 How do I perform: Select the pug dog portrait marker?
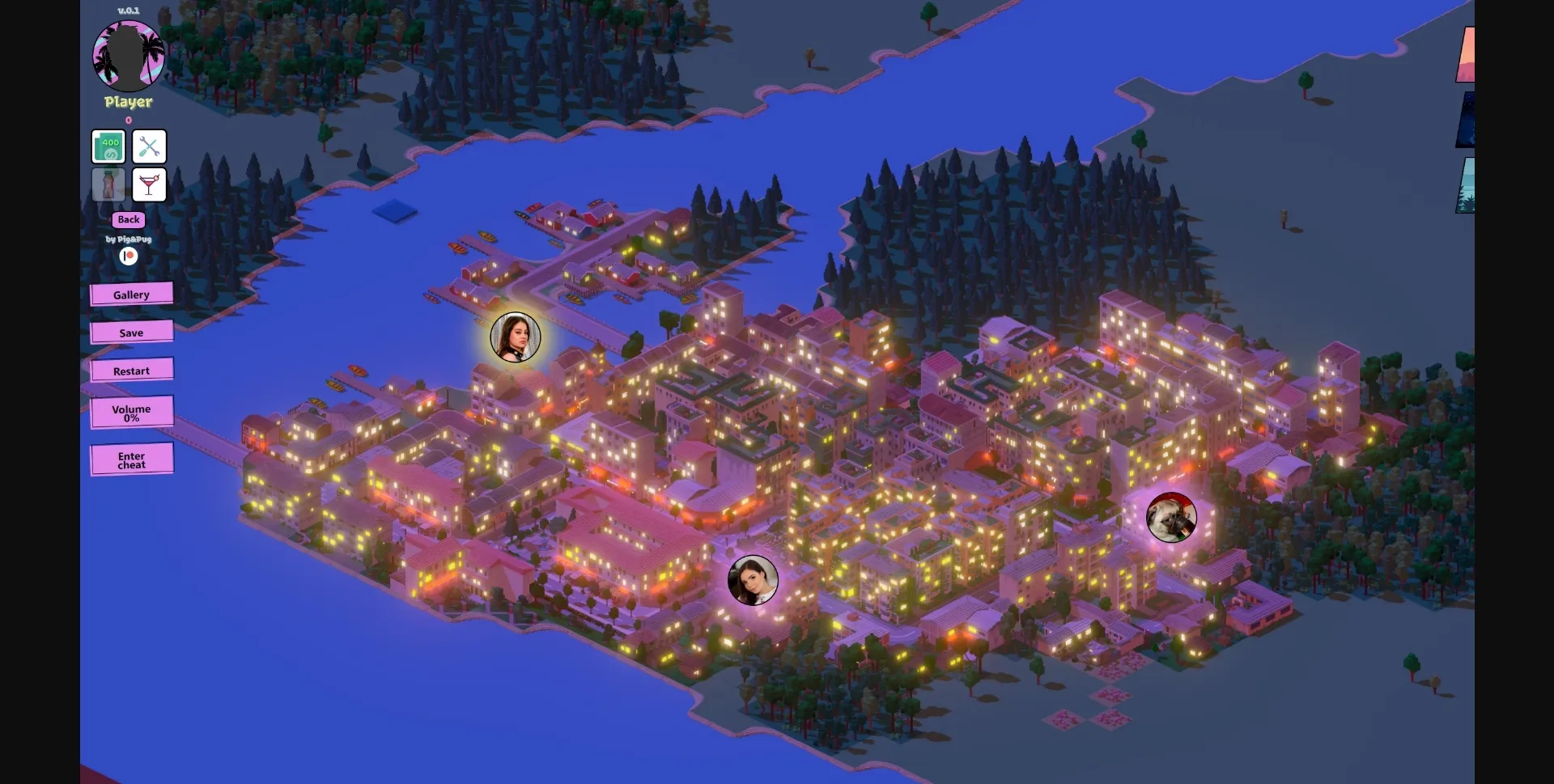point(1171,517)
